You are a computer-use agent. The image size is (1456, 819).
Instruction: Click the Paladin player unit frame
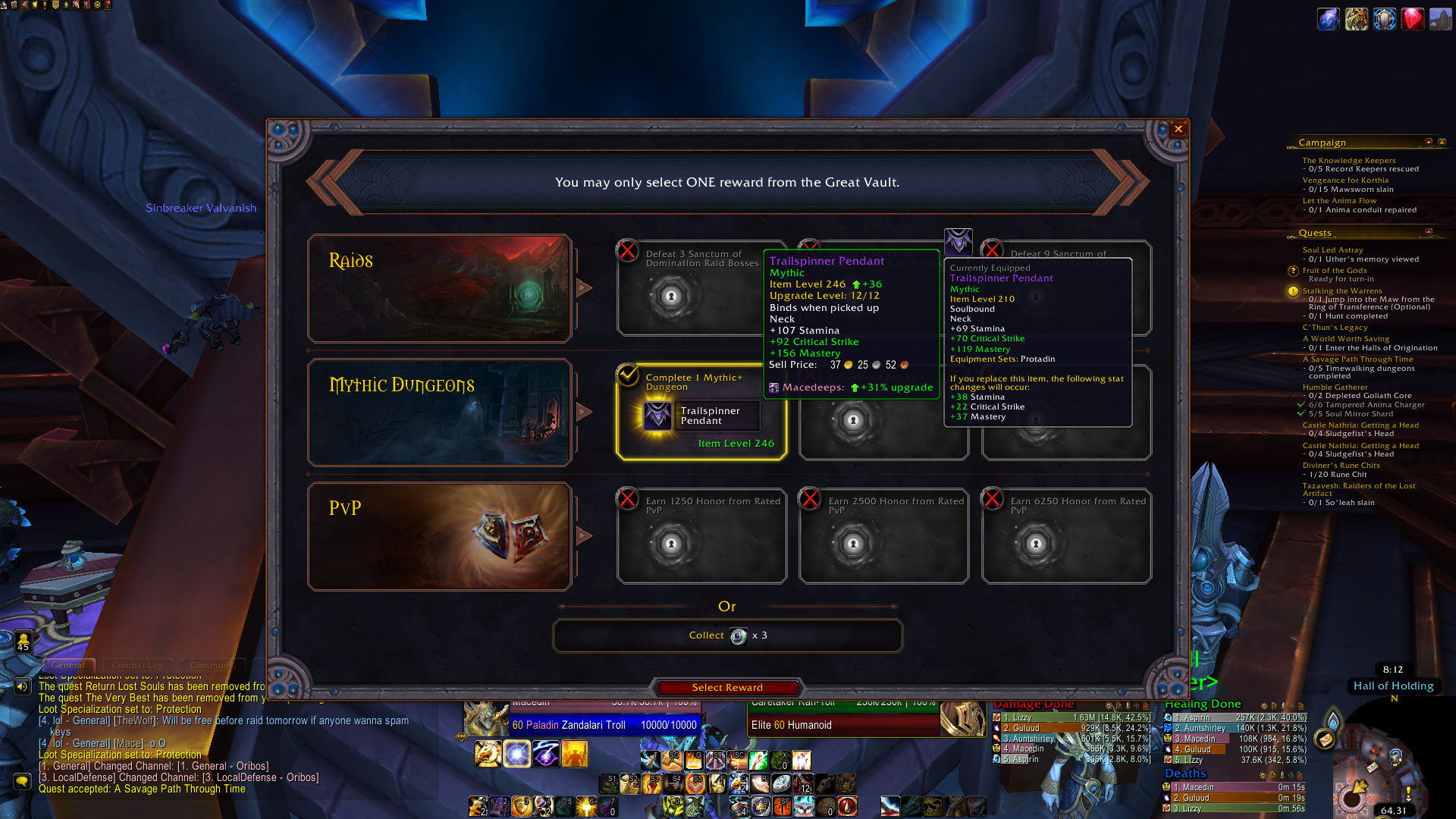[604, 725]
